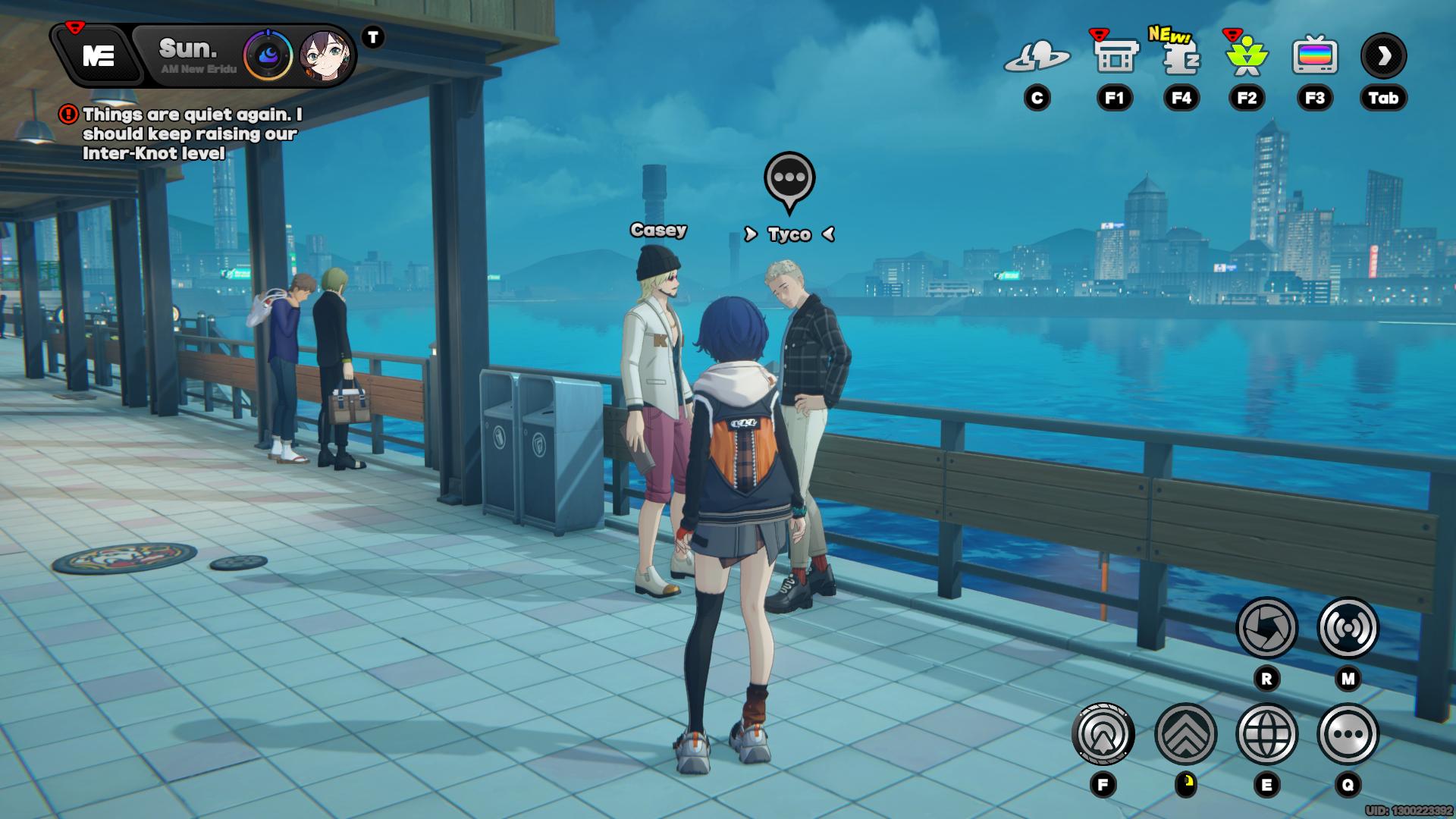This screenshot has height=819, width=1456.
Task: Open the three-dot chat bubble button
Action: [1348, 734]
